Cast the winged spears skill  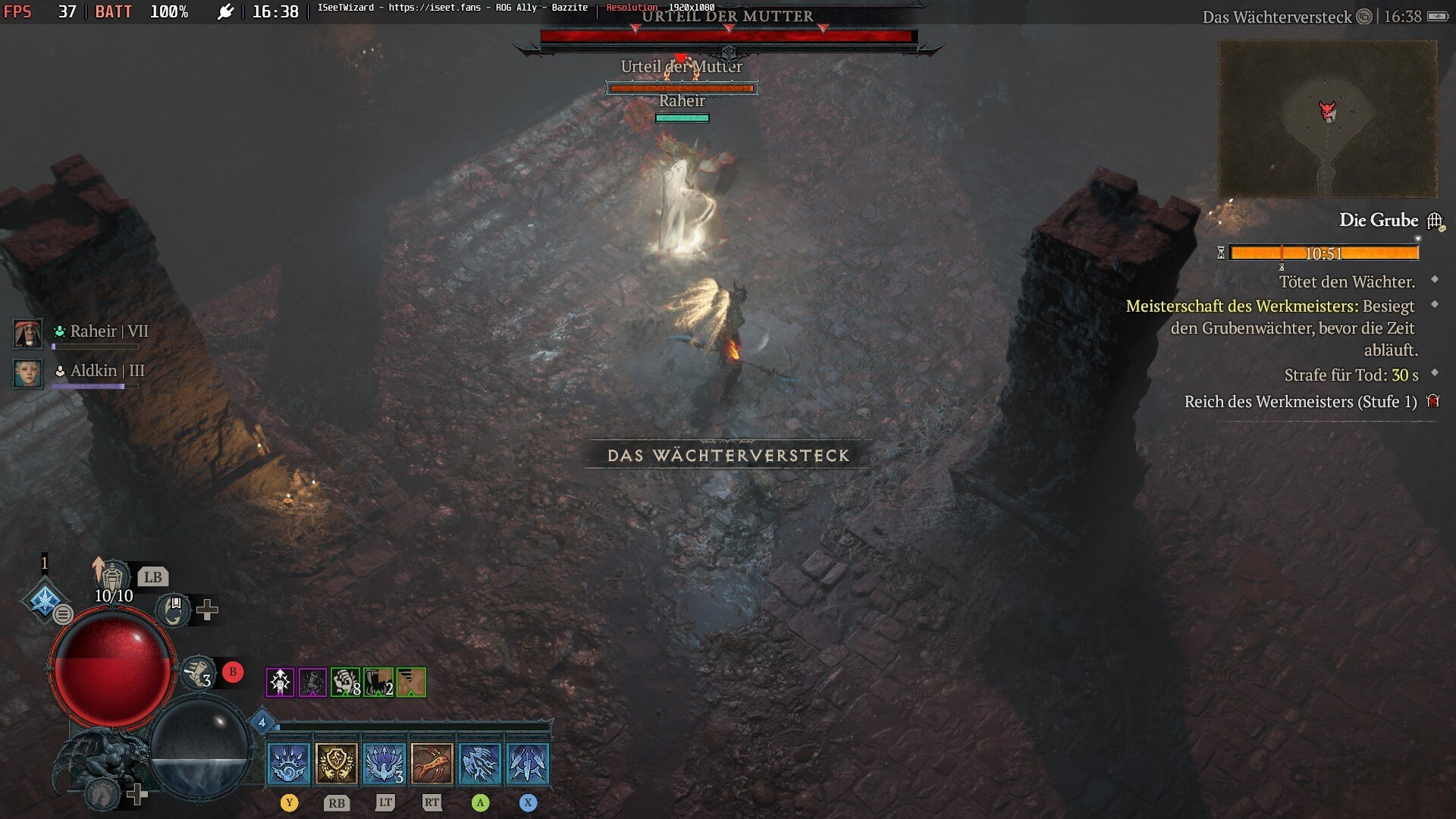pyautogui.click(x=384, y=763)
